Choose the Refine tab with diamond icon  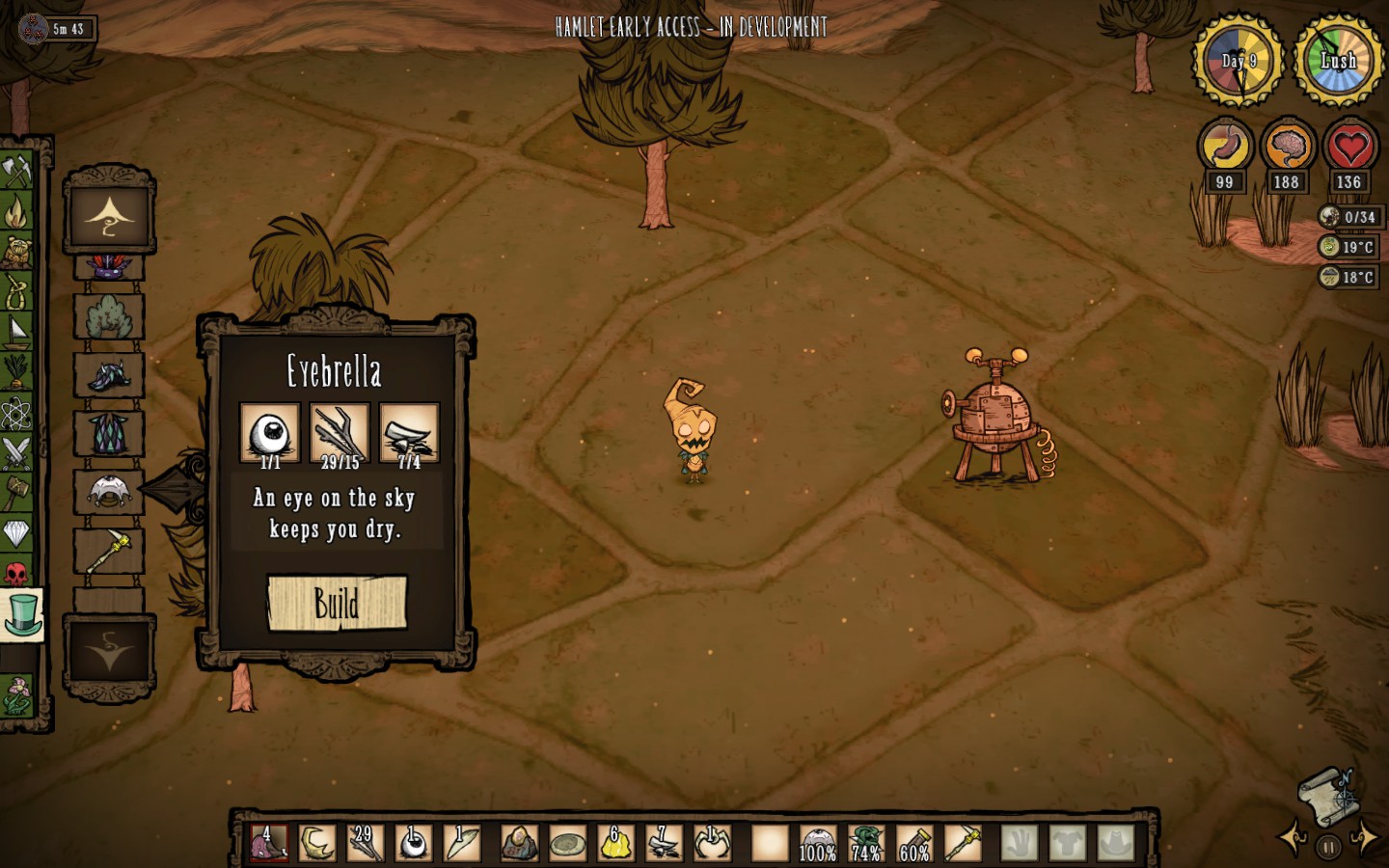tap(17, 532)
